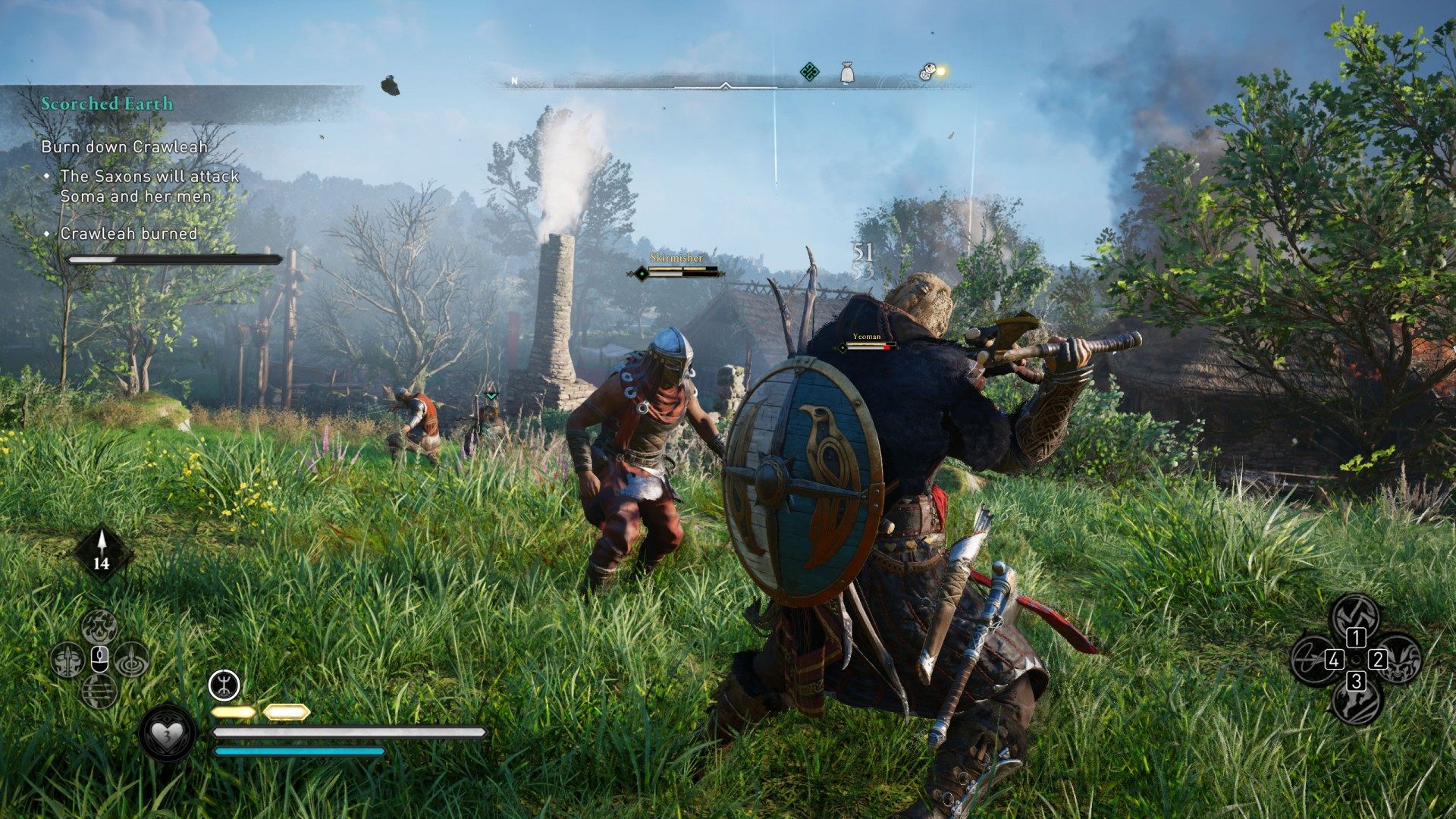Activate the harpoon loop ability in slot 4
This screenshot has height=819, width=1456.
[x=1313, y=658]
